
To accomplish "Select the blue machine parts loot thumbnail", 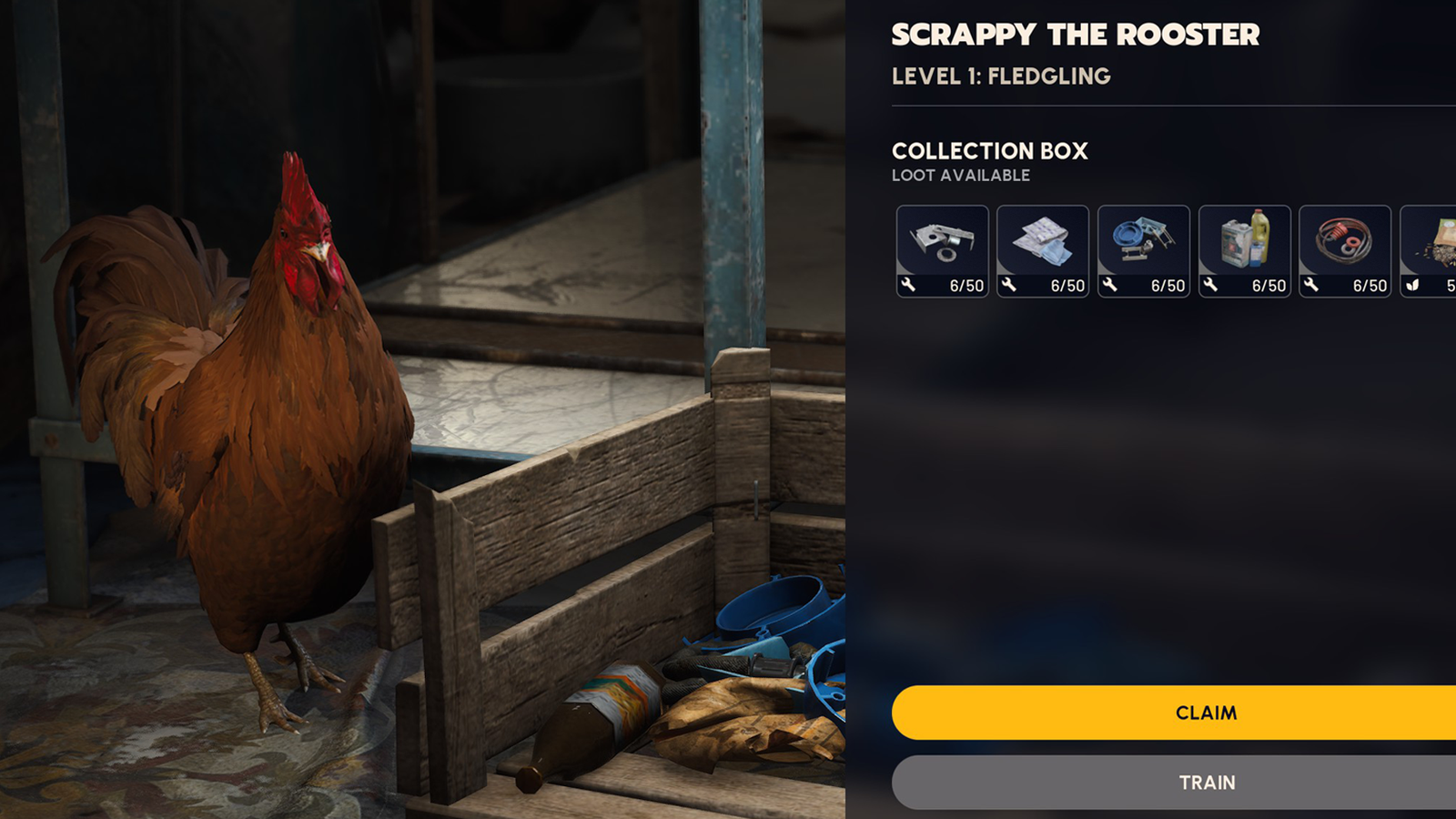I will point(1144,241).
